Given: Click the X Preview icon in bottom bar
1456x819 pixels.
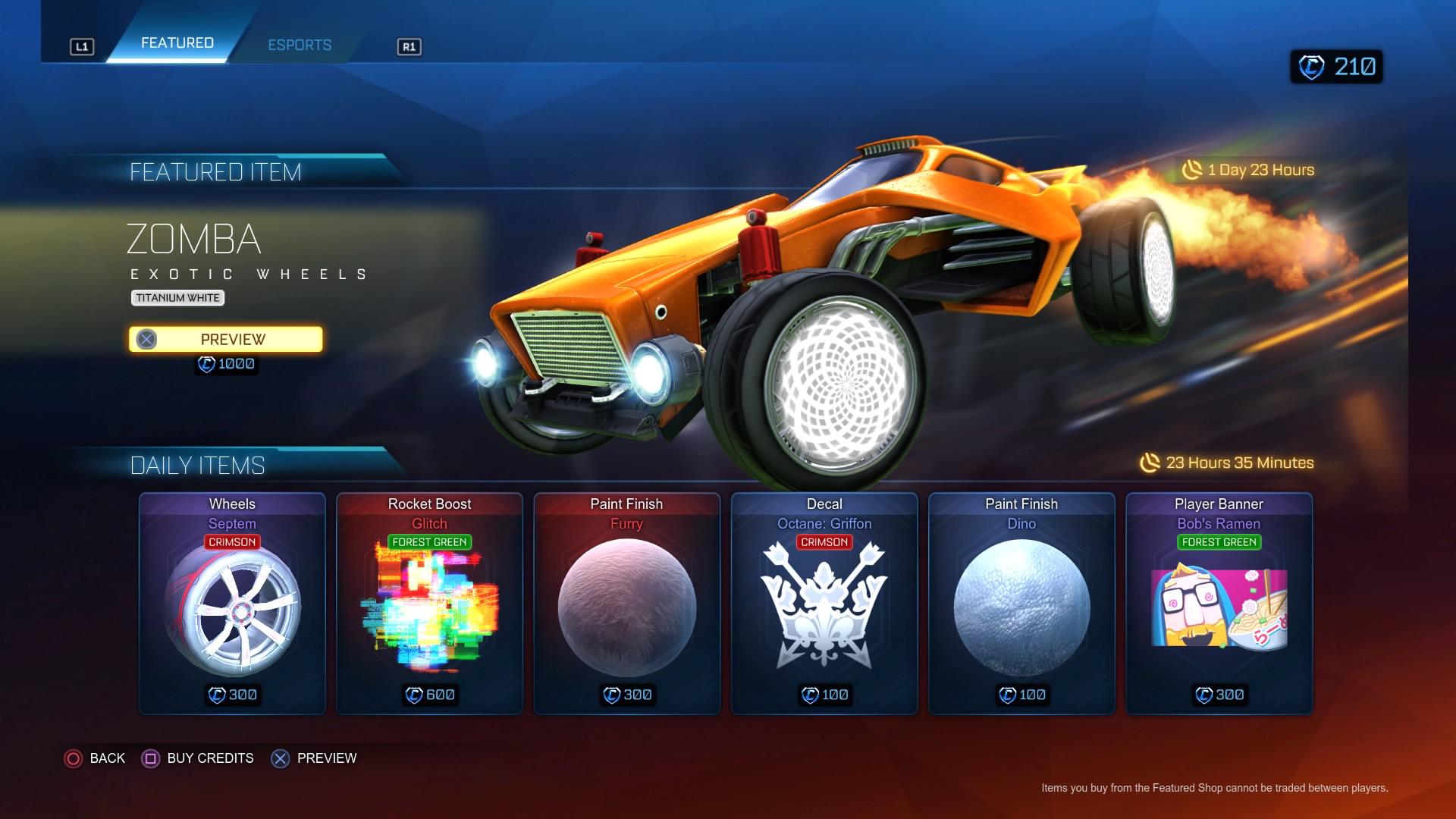Looking at the screenshot, I should pyautogui.click(x=281, y=758).
